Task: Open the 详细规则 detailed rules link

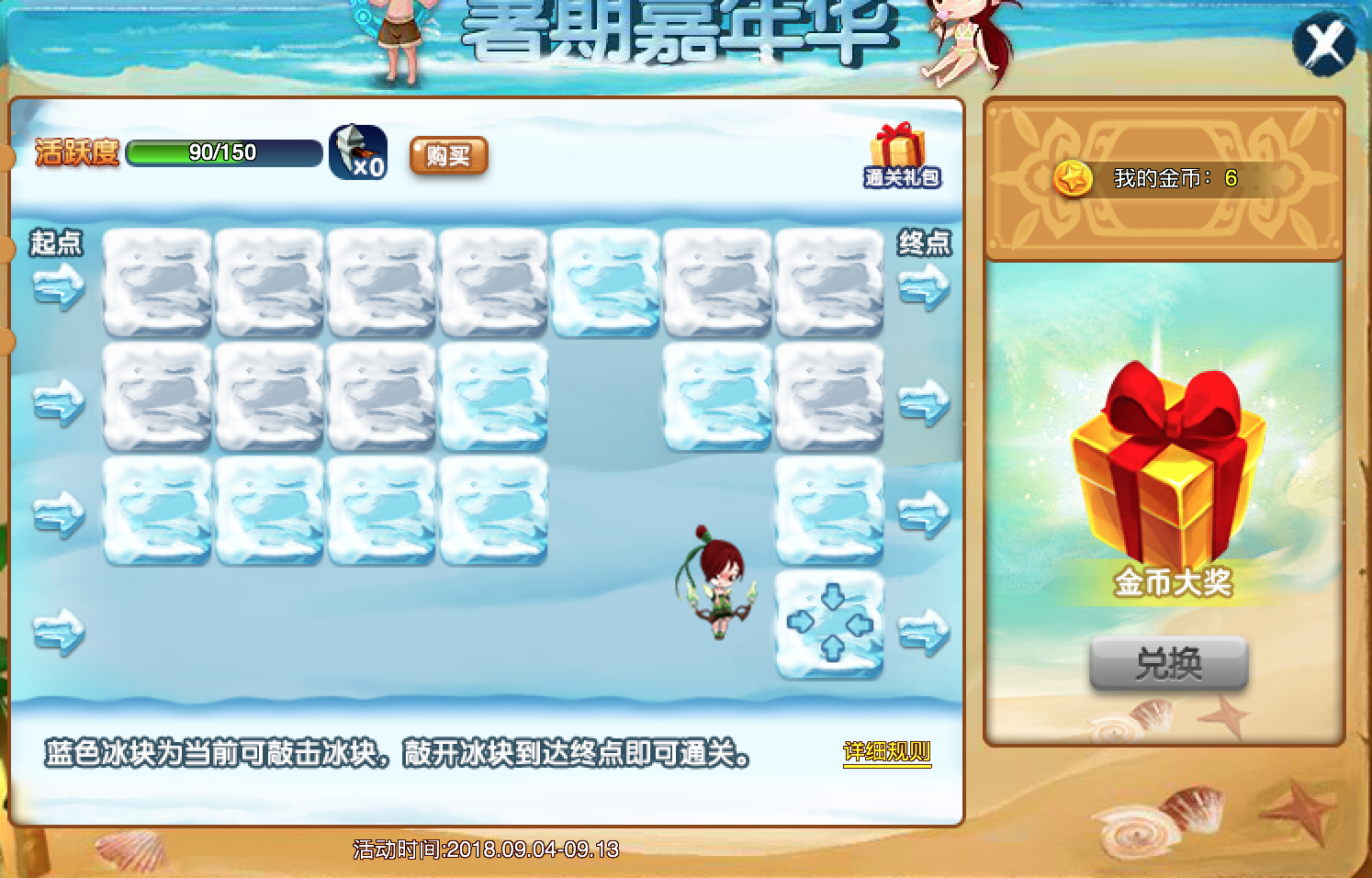Action: pyautogui.click(x=886, y=753)
